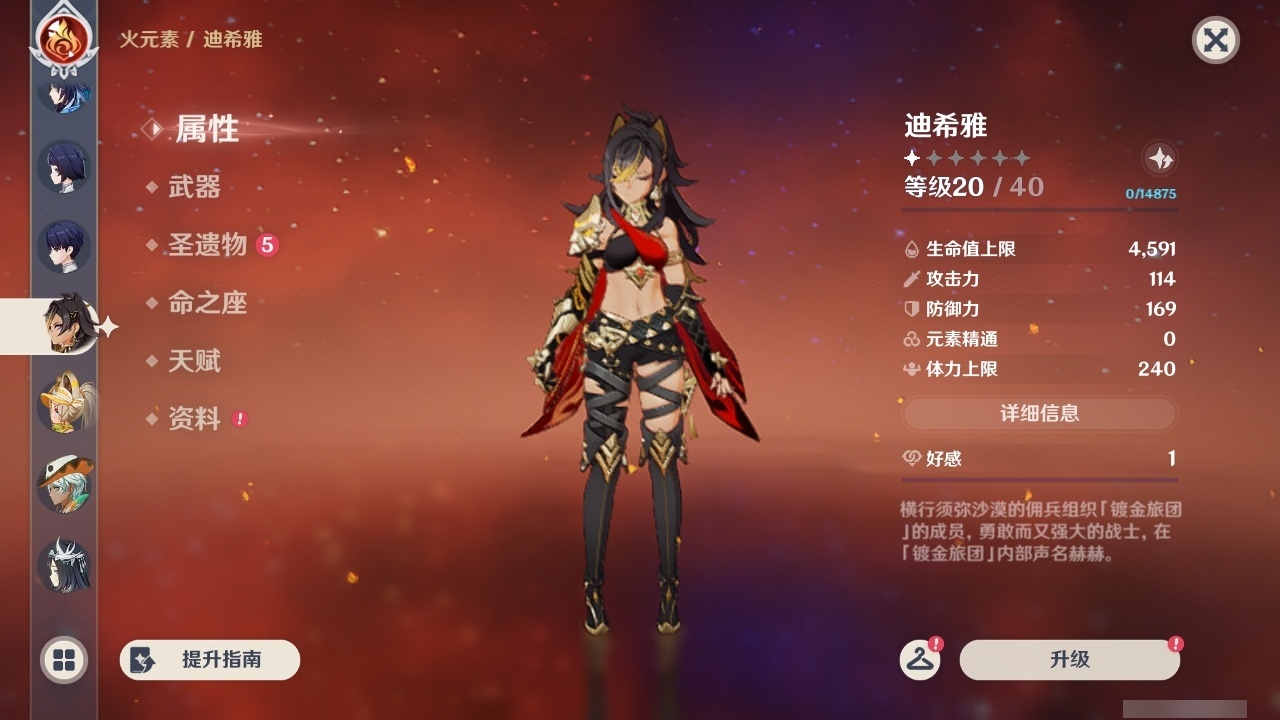Click the 详细信息 button

(1040, 413)
